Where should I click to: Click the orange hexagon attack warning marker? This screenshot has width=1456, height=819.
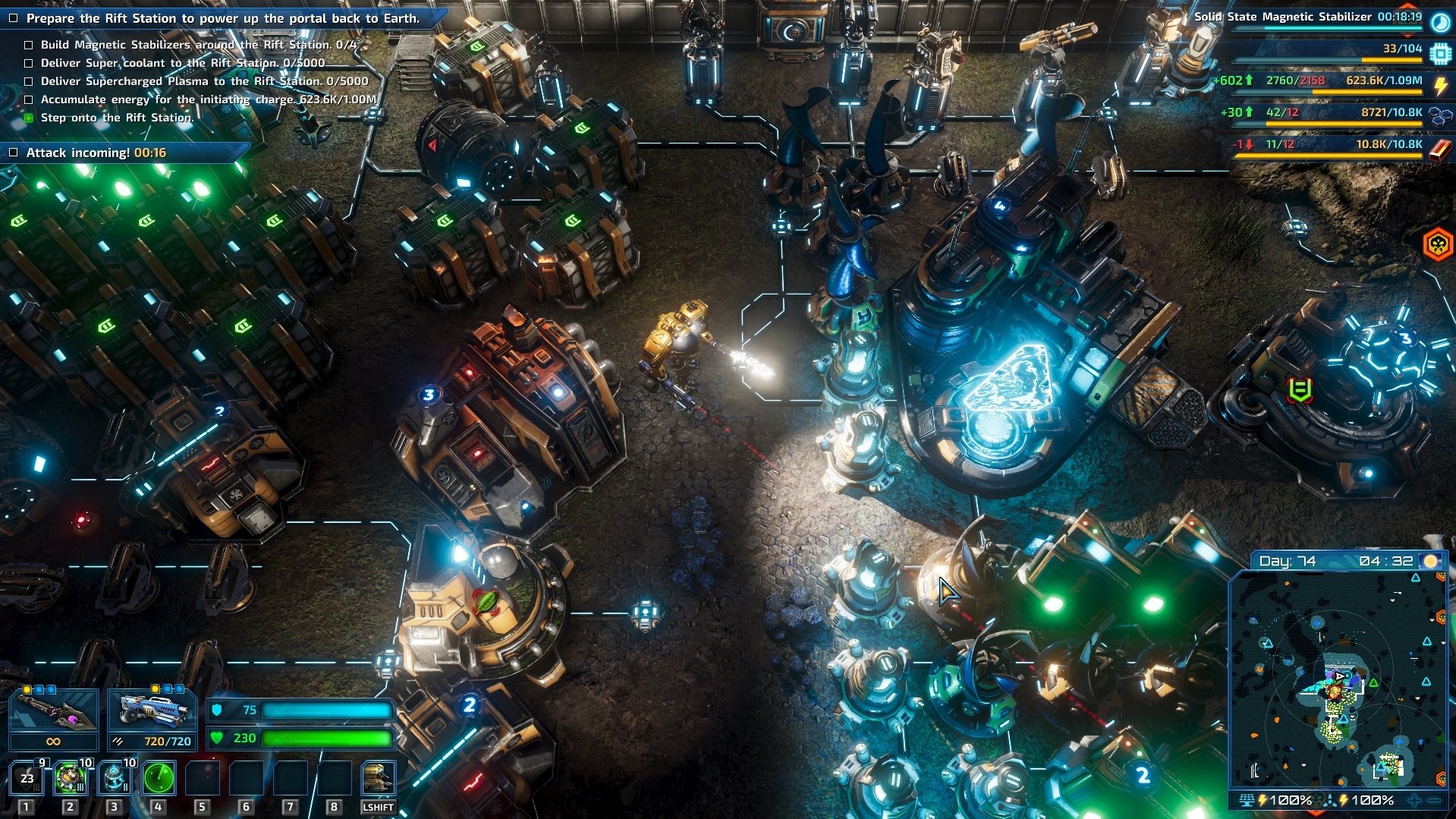1437,244
